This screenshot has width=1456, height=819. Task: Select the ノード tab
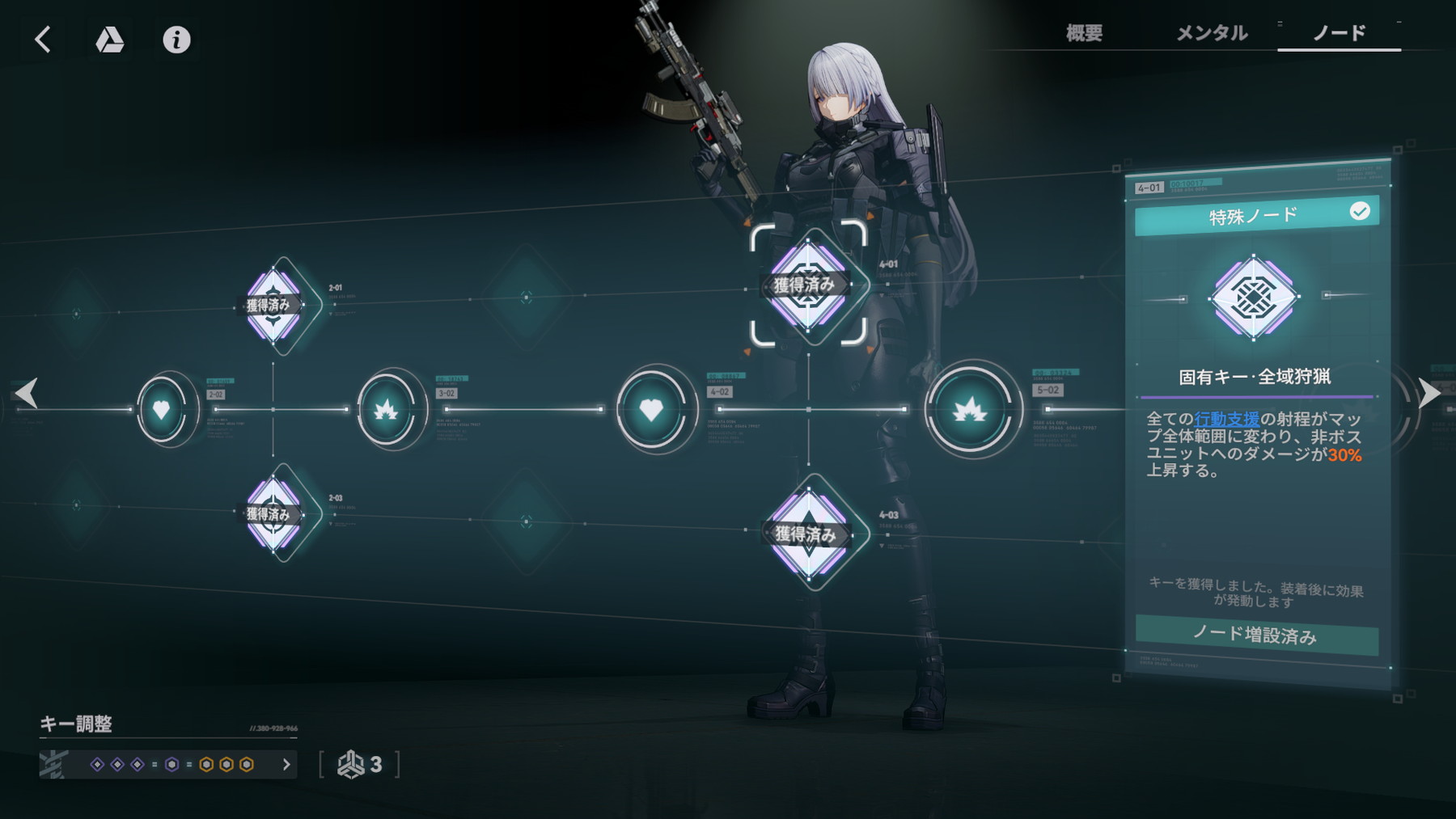tap(1339, 33)
